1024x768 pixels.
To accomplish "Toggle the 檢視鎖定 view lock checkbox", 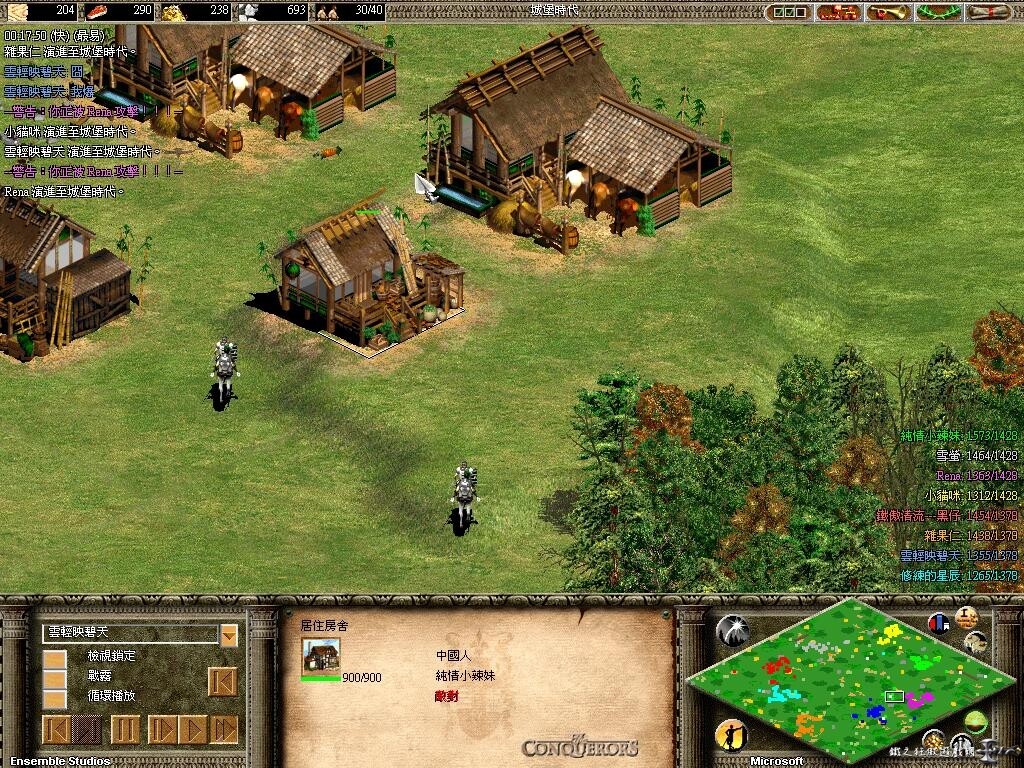I will click(x=54, y=660).
